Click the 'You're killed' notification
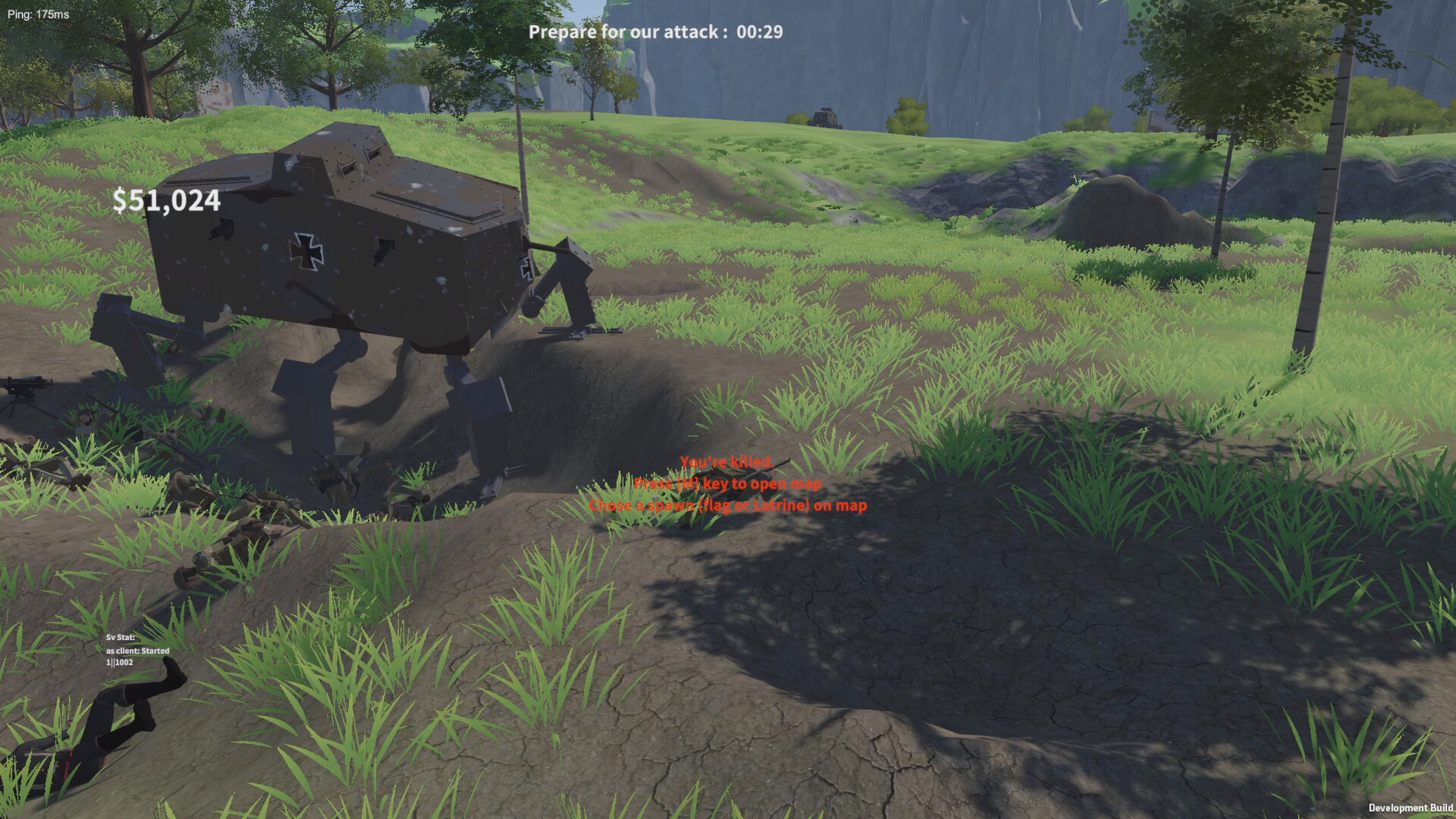1456x819 pixels. [x=727, y=460]
